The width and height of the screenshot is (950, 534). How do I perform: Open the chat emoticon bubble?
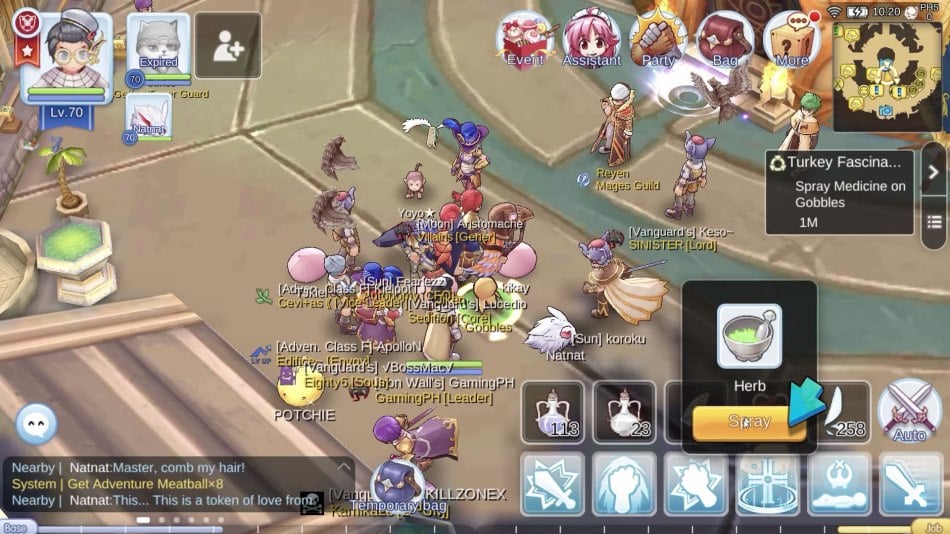point(36,424)
